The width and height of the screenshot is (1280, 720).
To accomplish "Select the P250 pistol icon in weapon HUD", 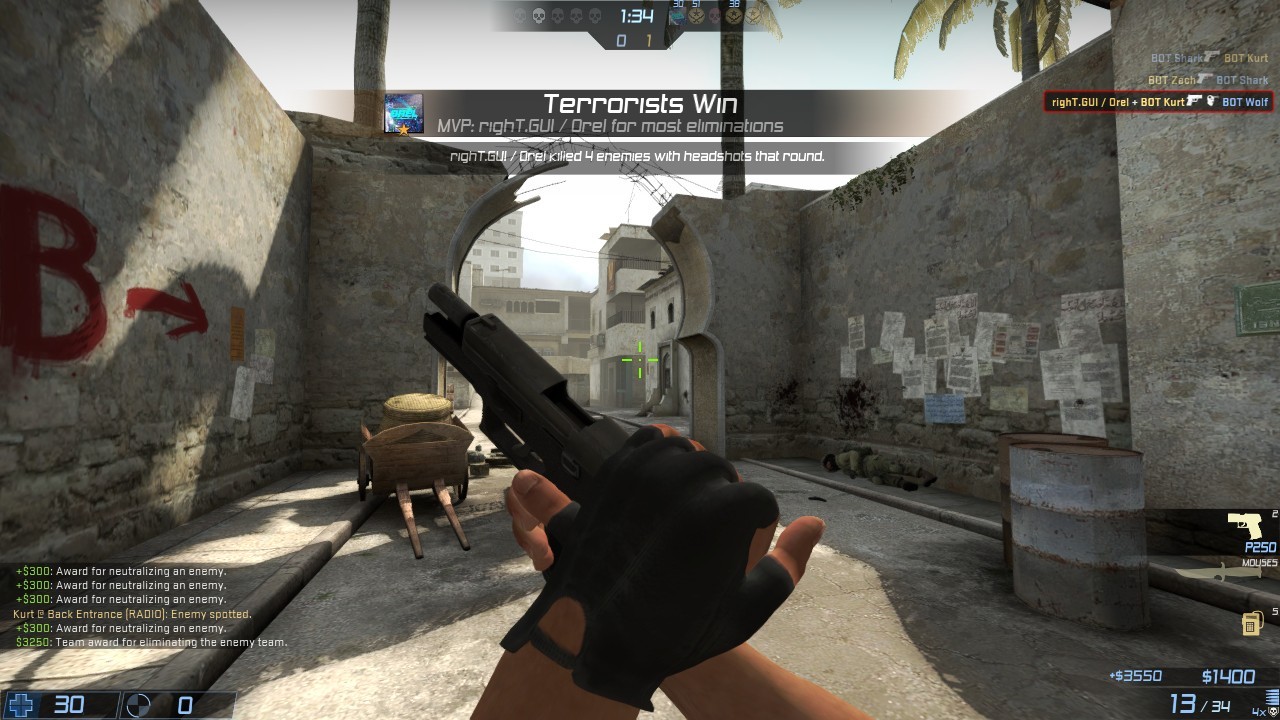I will [x=1244, y=525].
